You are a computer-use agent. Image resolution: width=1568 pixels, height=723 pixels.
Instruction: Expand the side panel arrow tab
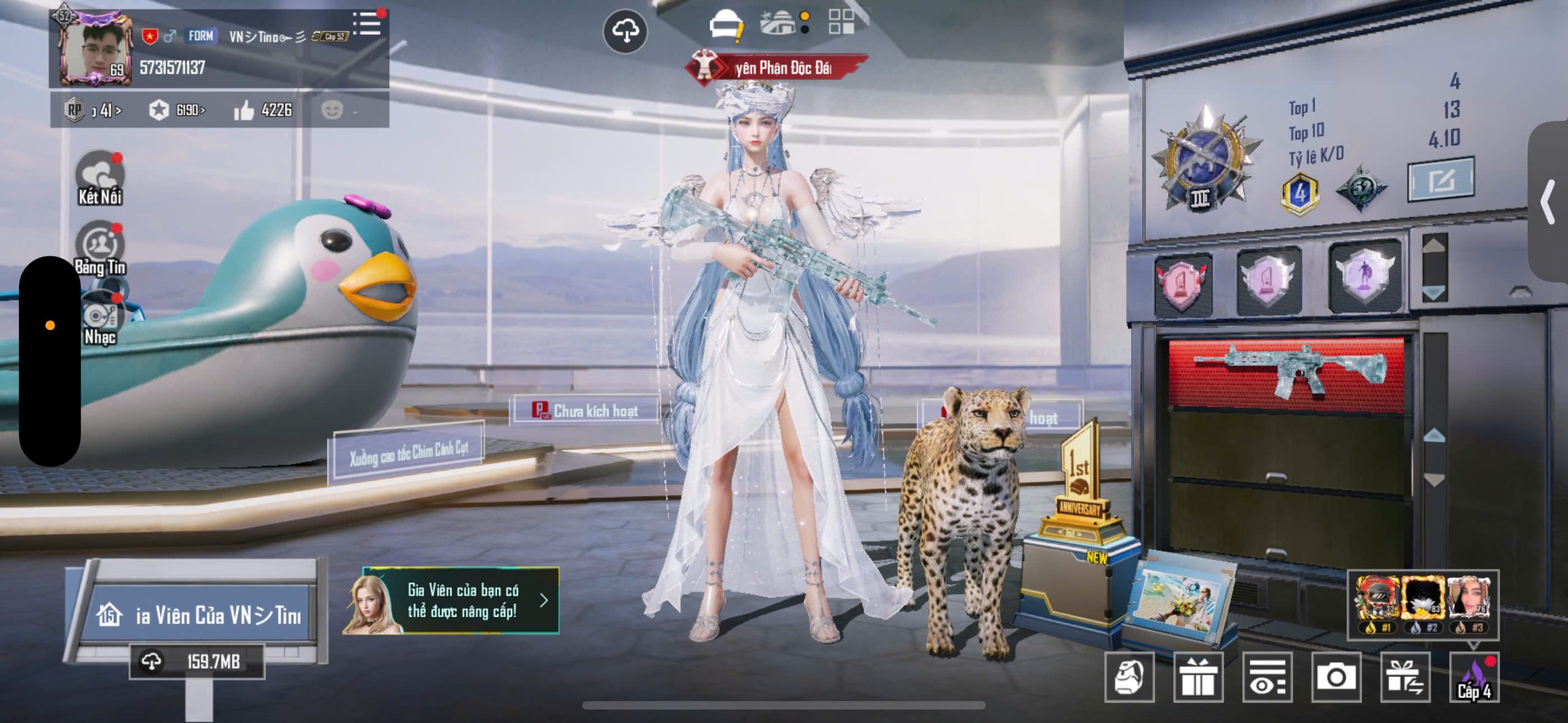tap(1548, 202)
